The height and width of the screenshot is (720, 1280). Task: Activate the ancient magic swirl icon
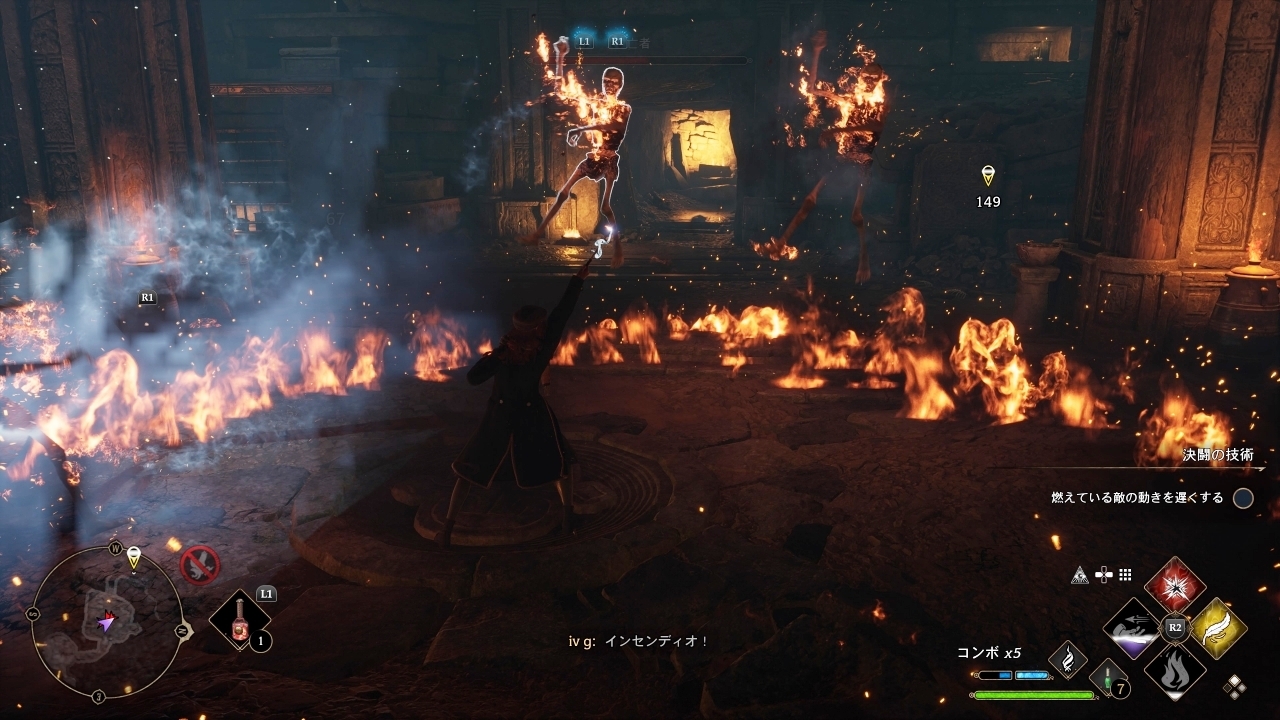pos(1067,659)
